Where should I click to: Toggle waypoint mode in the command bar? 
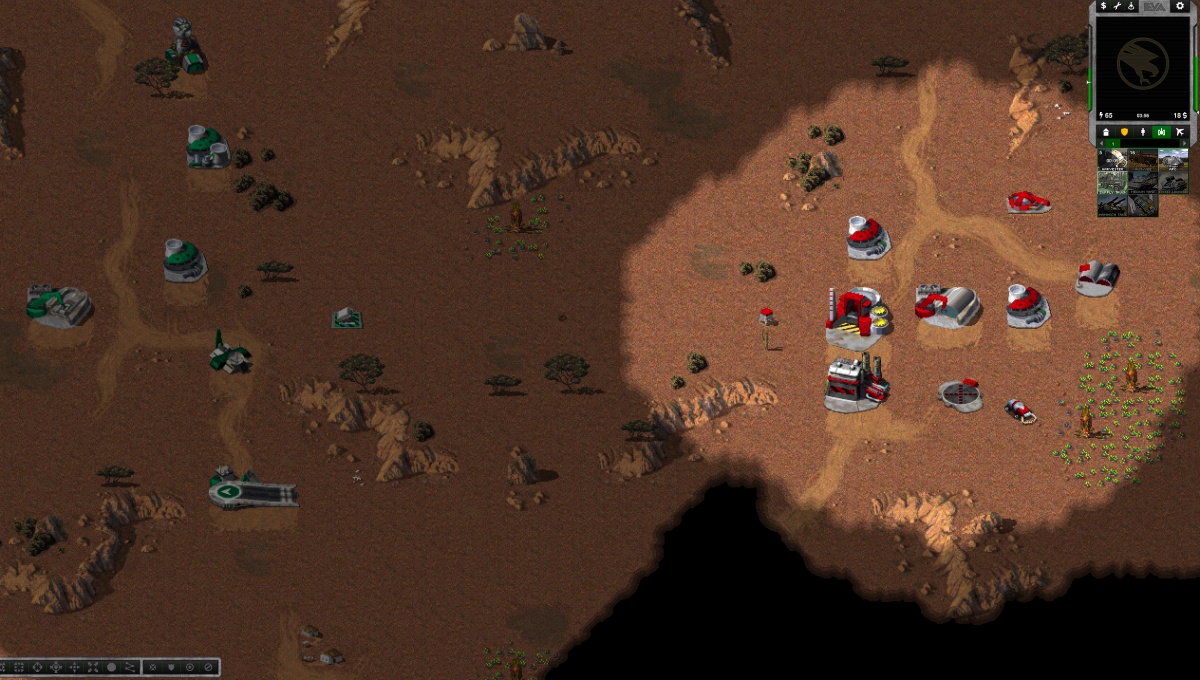(x=130, y=667)
